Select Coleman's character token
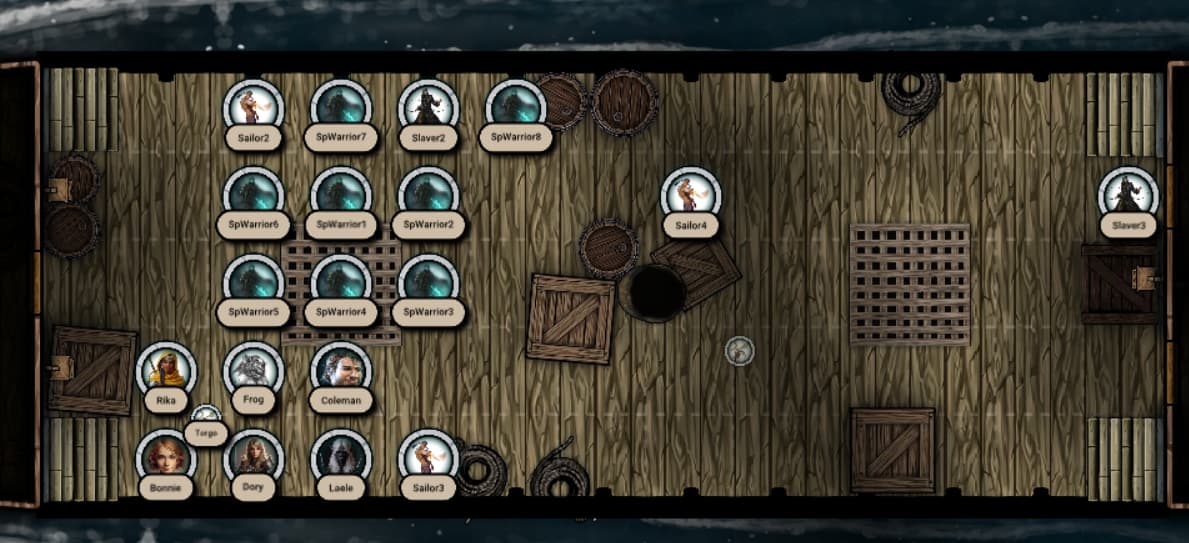Viewport: 1189px width, 543px height. [x=341, y=370]
